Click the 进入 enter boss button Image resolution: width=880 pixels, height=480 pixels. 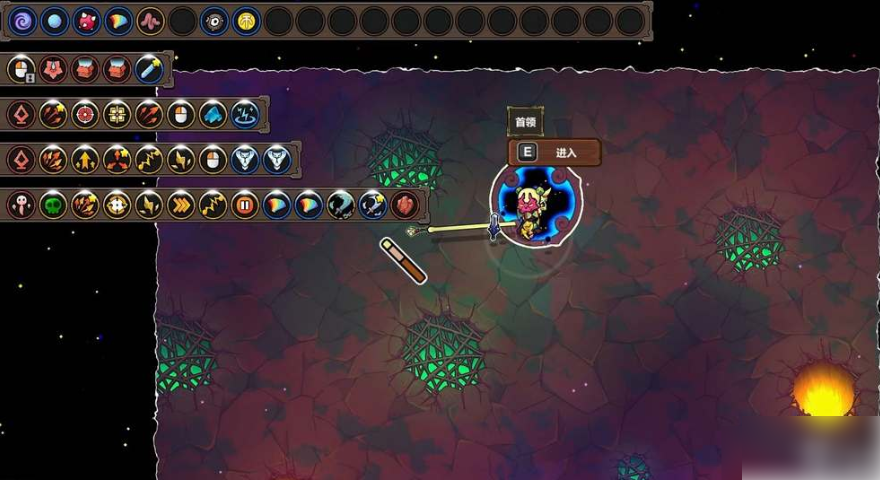[x=555, y=153]
